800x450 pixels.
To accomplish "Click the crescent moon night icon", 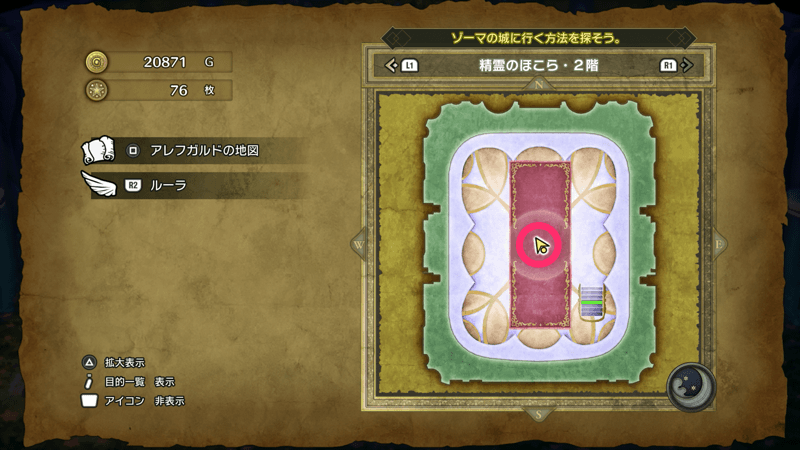I will (x=690, y=385).
